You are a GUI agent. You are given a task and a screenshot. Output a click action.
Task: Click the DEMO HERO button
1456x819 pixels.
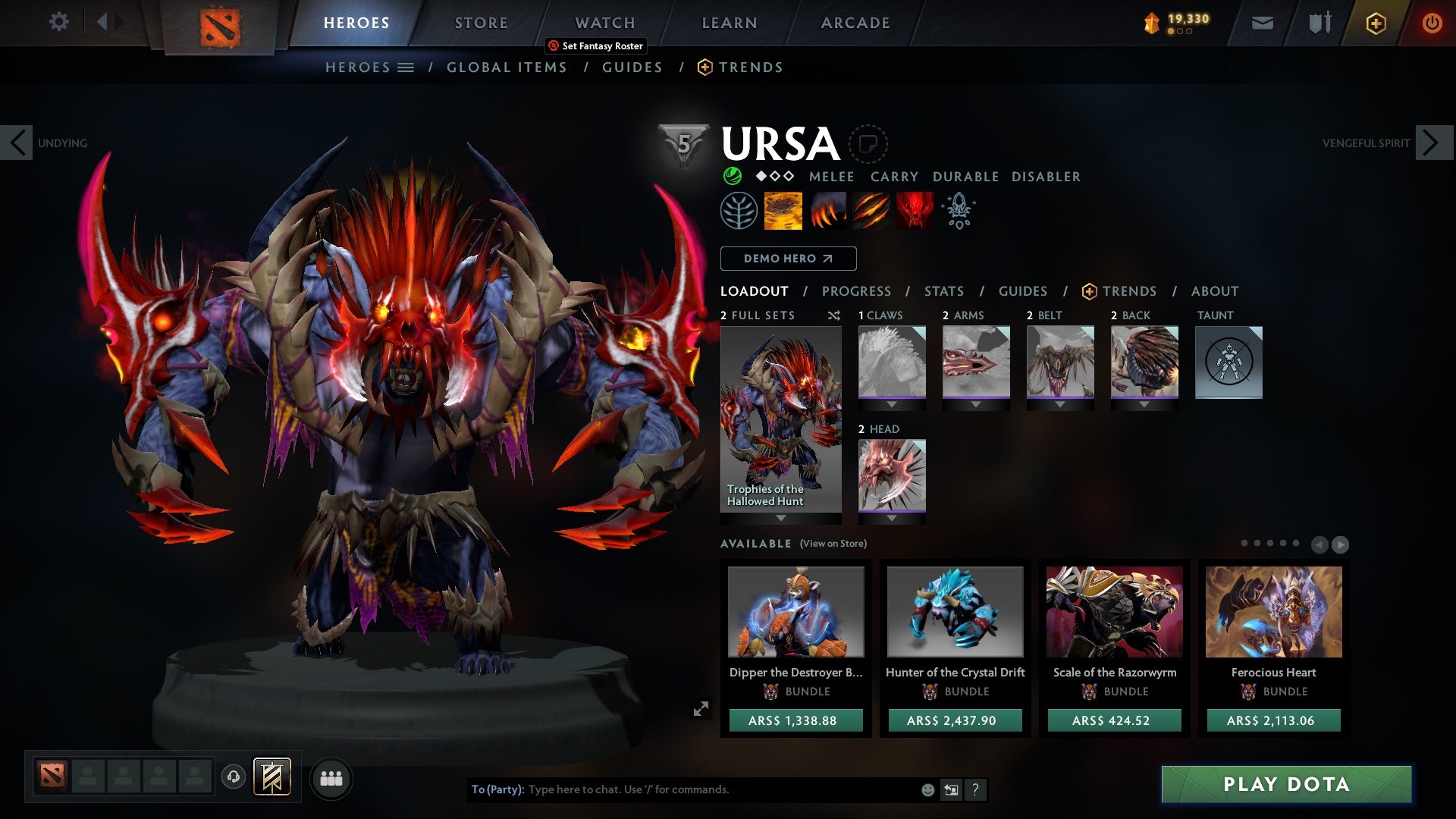coord(788,258)
